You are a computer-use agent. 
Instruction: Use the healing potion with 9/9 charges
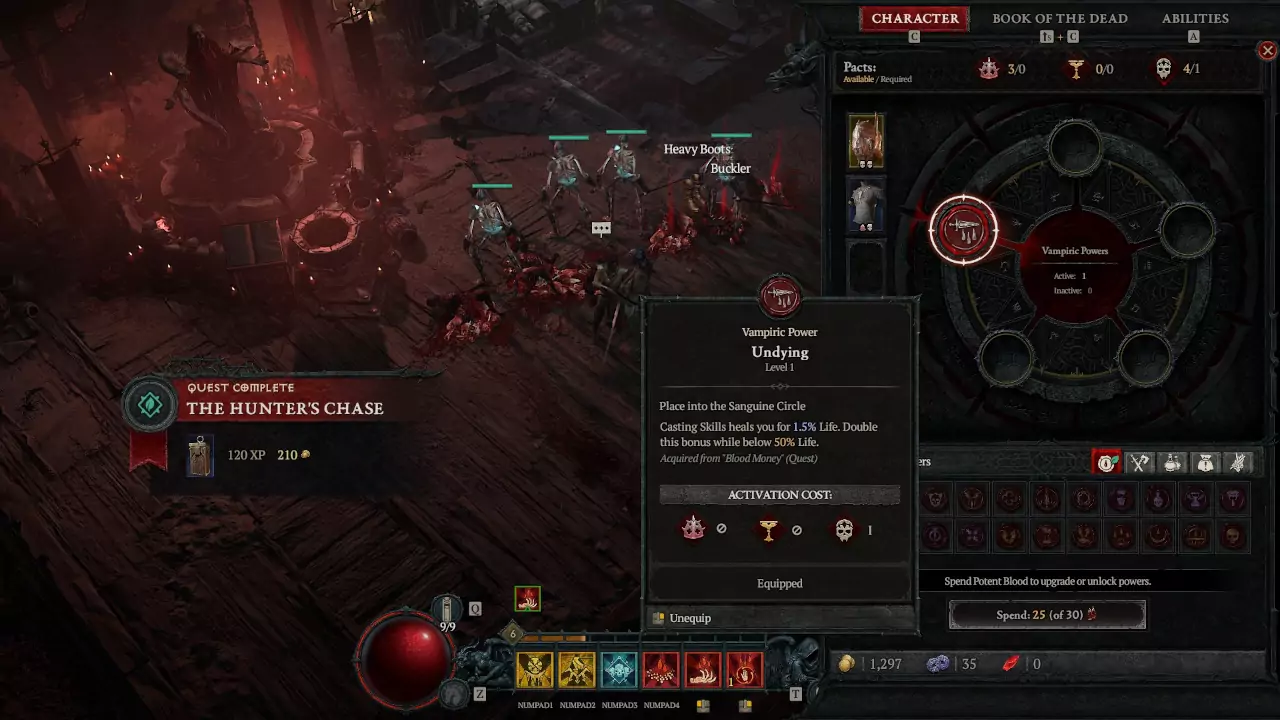pos(446,609)
